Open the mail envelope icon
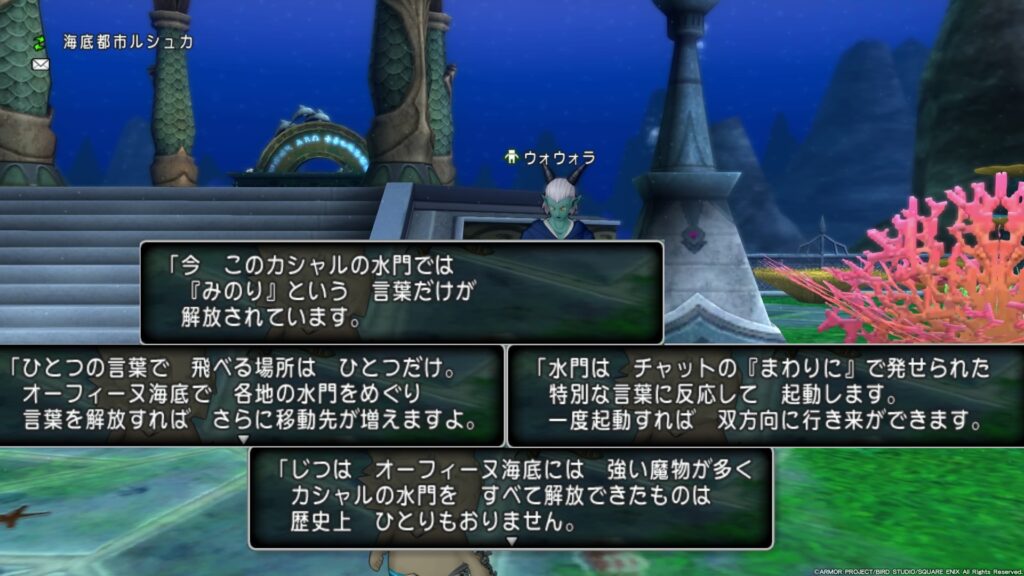 [x=40, y=64]
